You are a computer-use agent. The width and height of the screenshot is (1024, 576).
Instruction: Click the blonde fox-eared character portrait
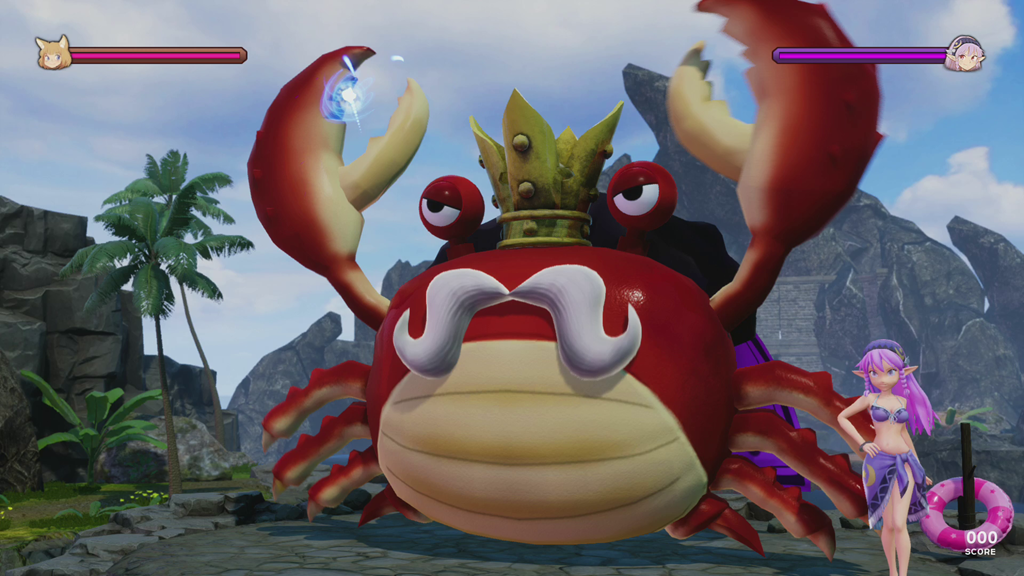pos(53,54)
